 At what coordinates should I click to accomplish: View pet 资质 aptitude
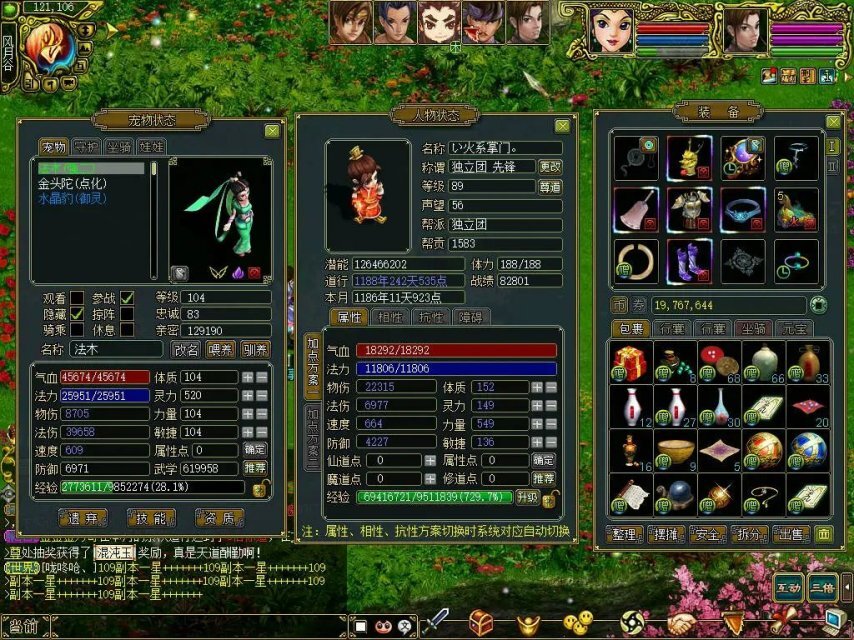coord(221,517)
